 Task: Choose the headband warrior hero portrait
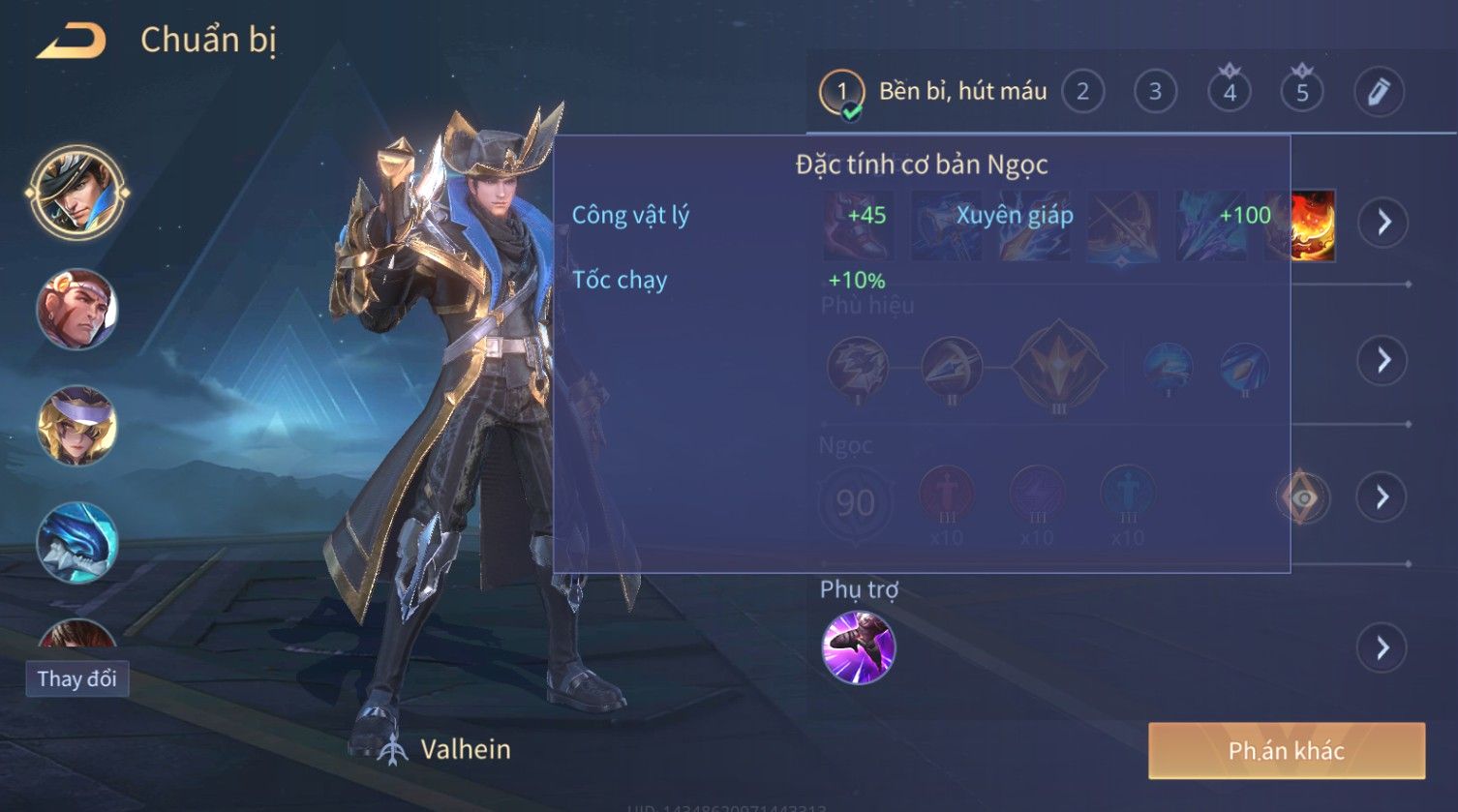(77, 309)
